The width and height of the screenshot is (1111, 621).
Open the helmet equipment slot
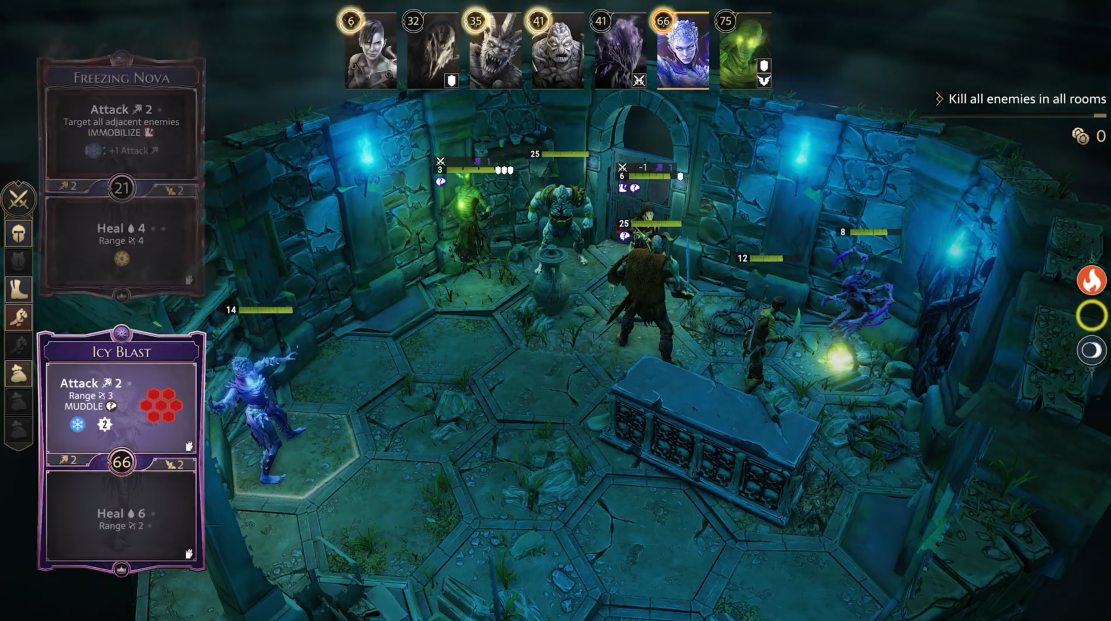click(20, 233)
